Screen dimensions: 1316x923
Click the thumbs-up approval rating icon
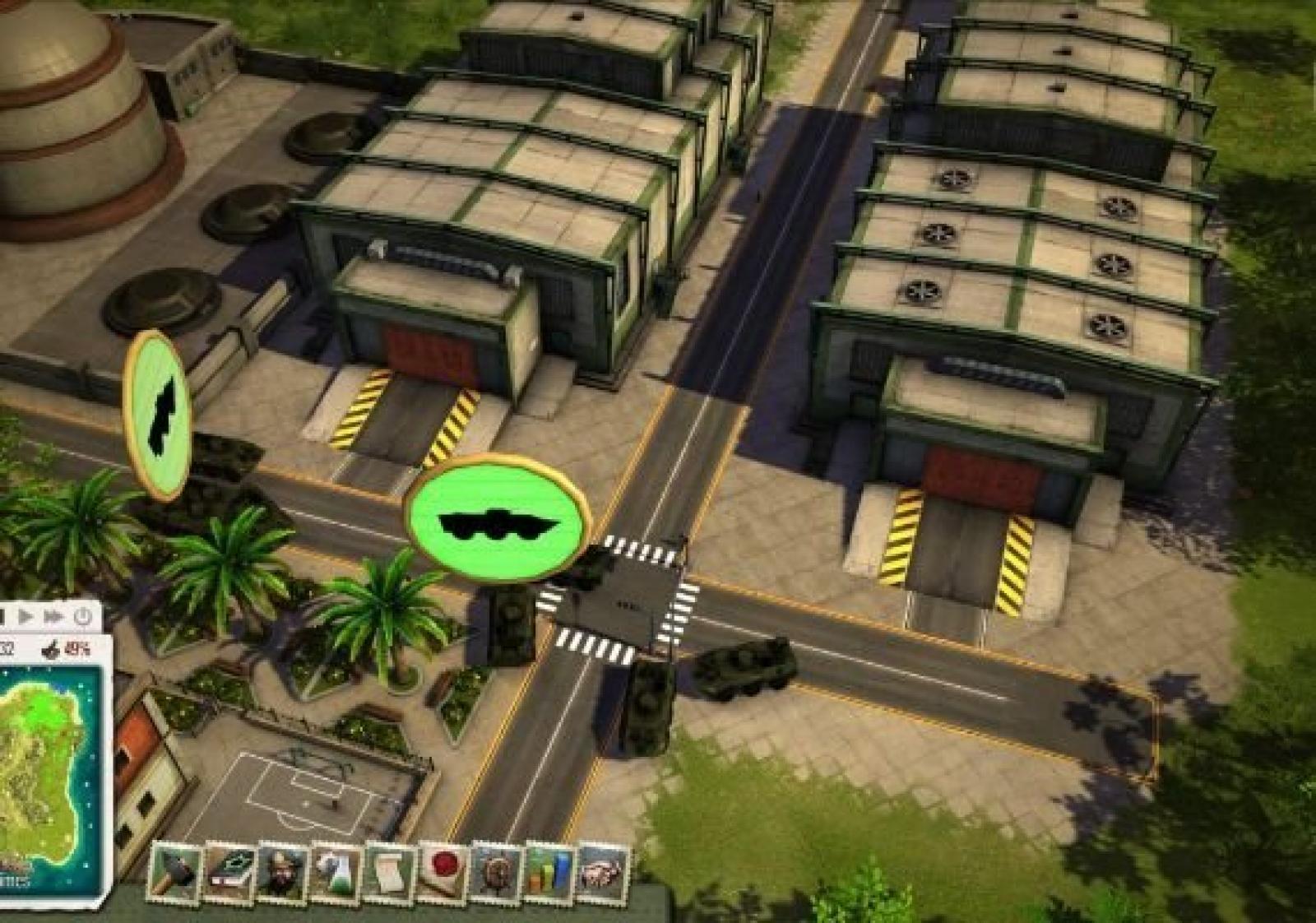[54, 648]
